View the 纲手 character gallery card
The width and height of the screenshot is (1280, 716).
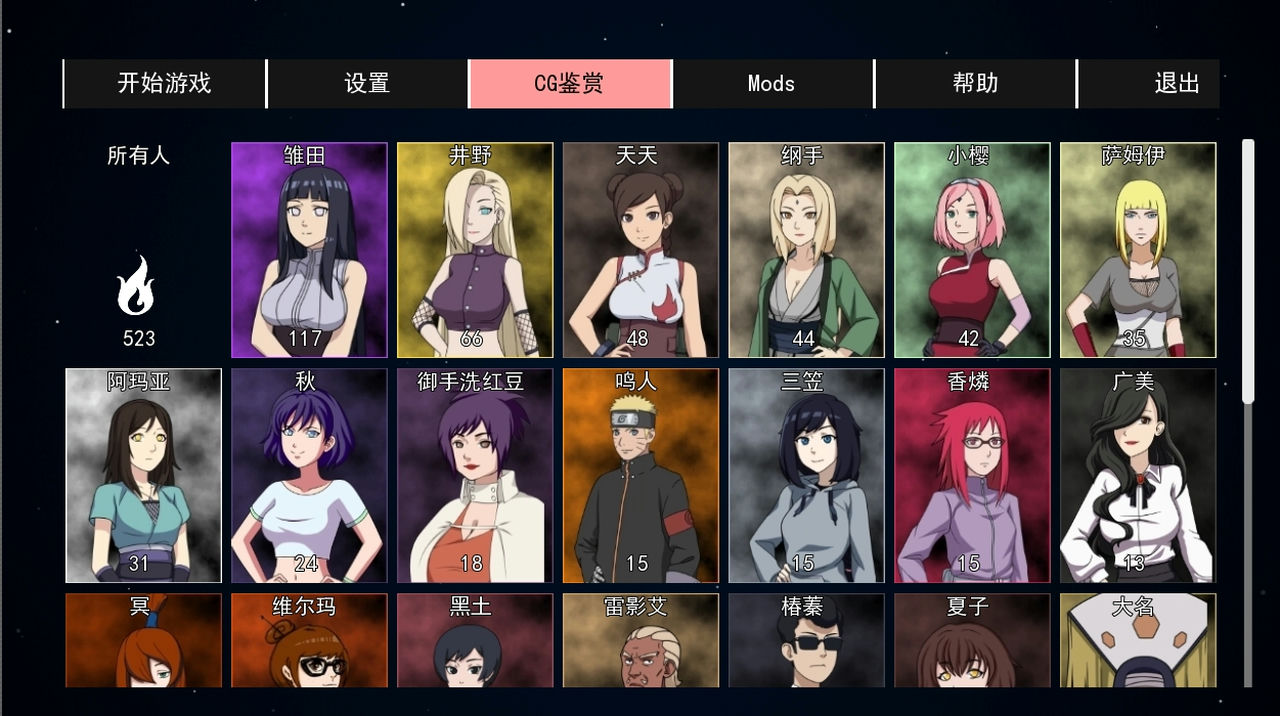click(806, 250)
